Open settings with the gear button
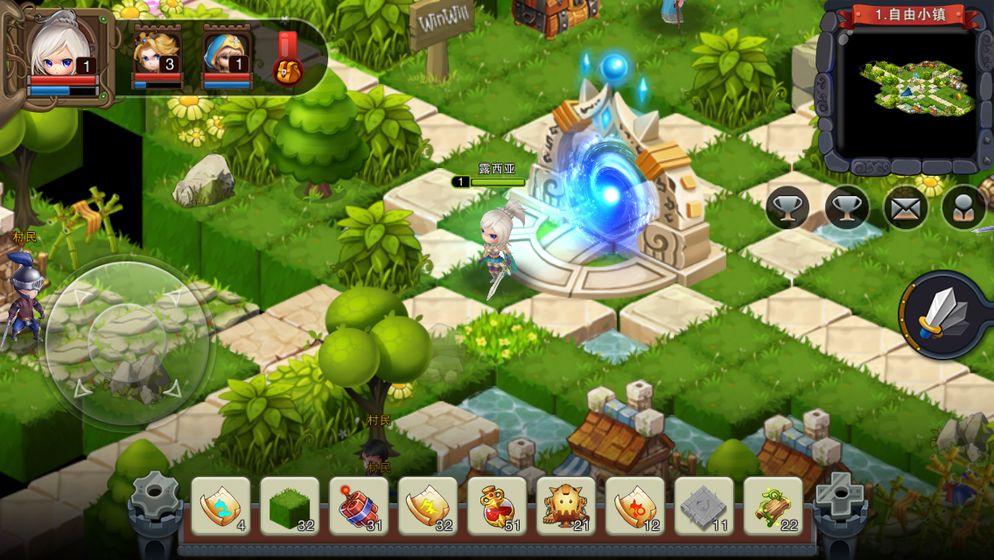The image size is (994, 560). coord(155,496)
